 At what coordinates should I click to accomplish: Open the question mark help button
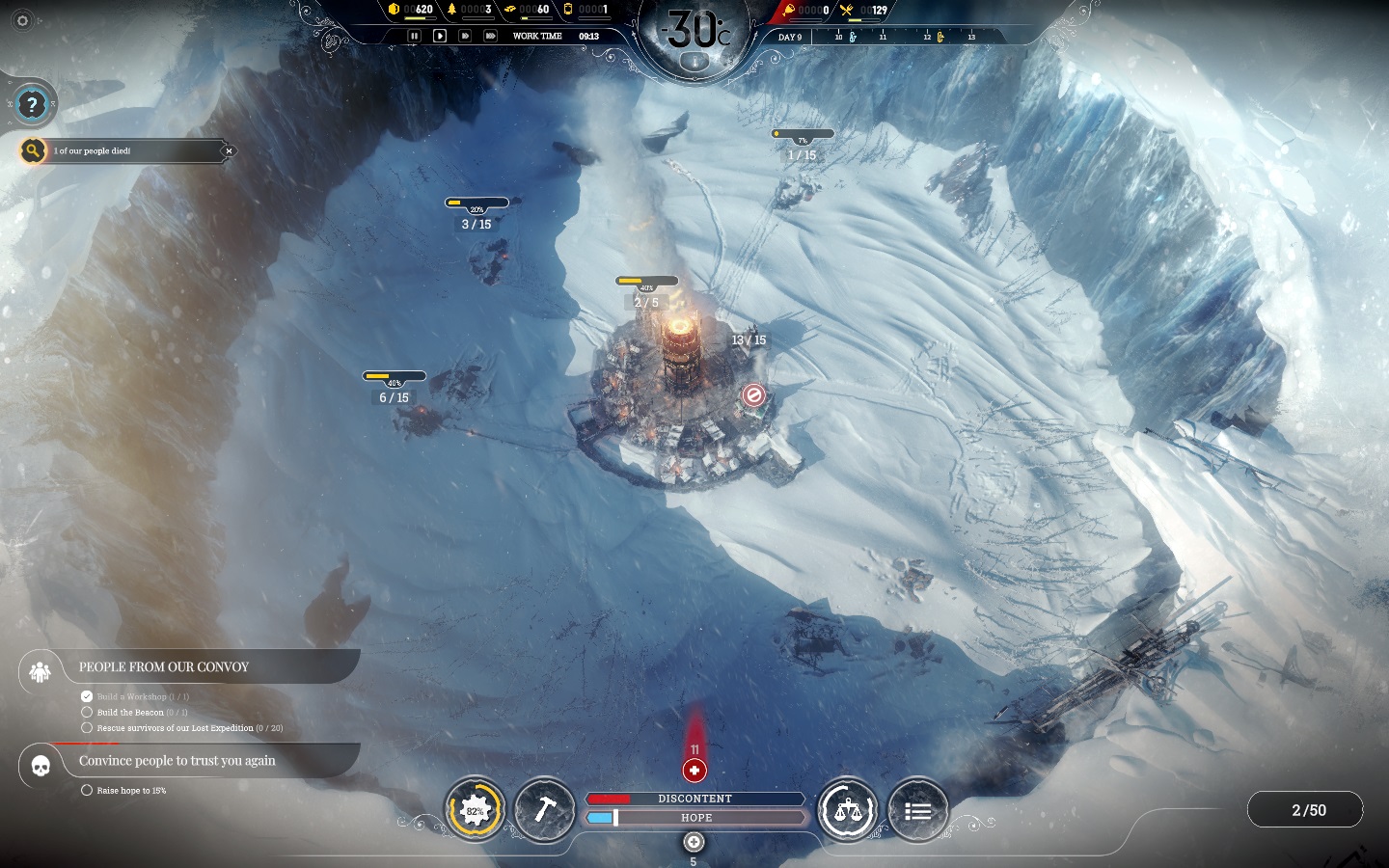coord(32,104)
